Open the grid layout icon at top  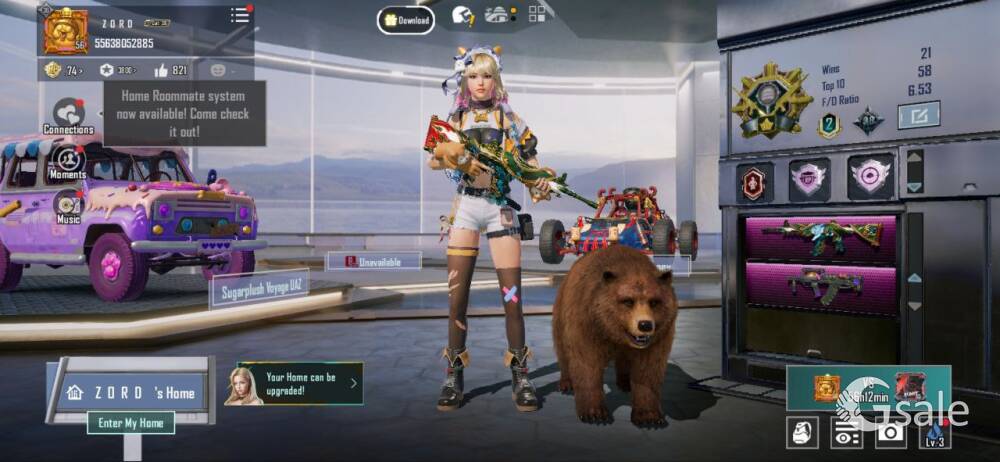(x=538, y=13)
